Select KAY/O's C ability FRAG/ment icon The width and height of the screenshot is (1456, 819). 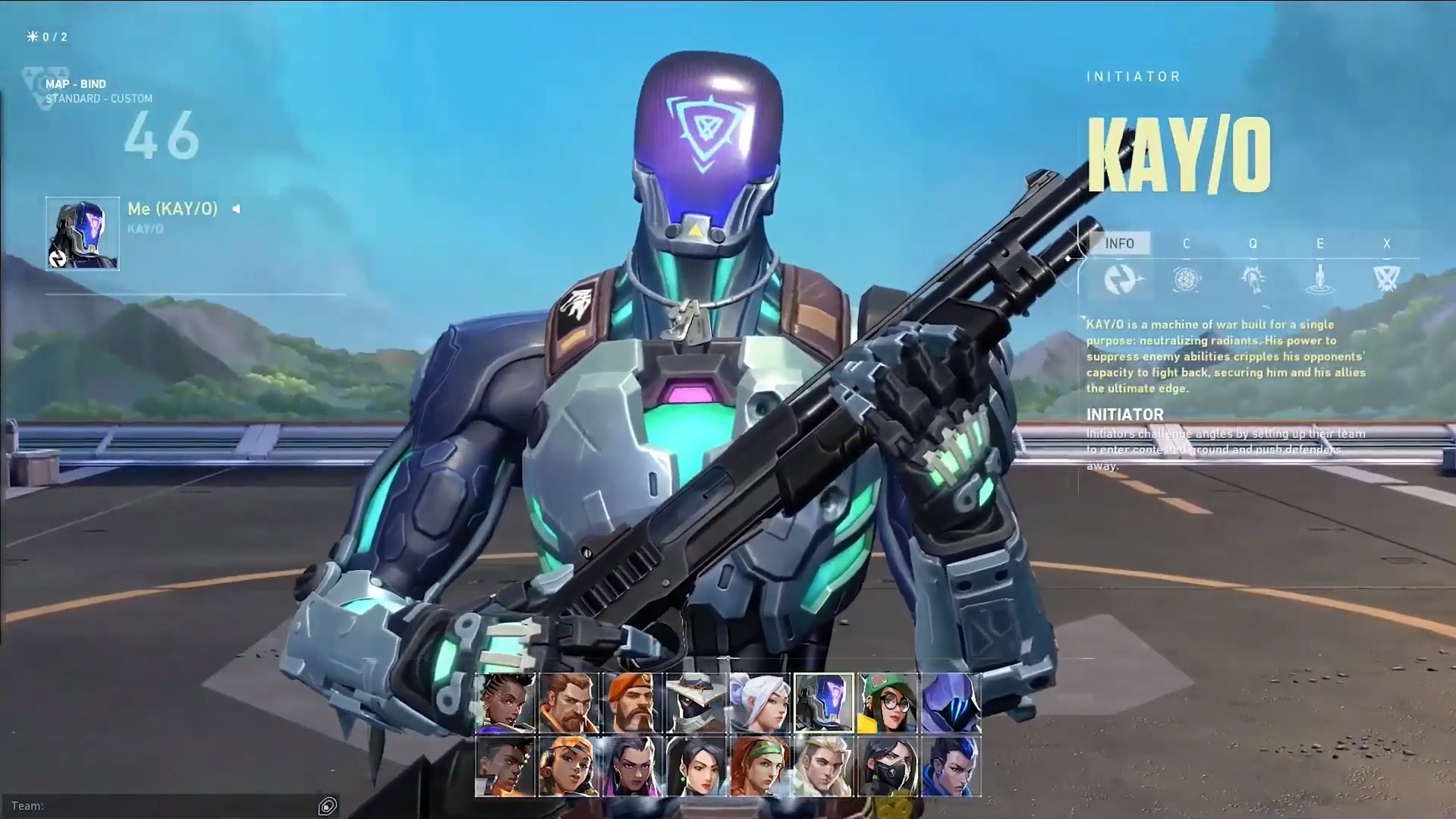tap(1186, 279)
